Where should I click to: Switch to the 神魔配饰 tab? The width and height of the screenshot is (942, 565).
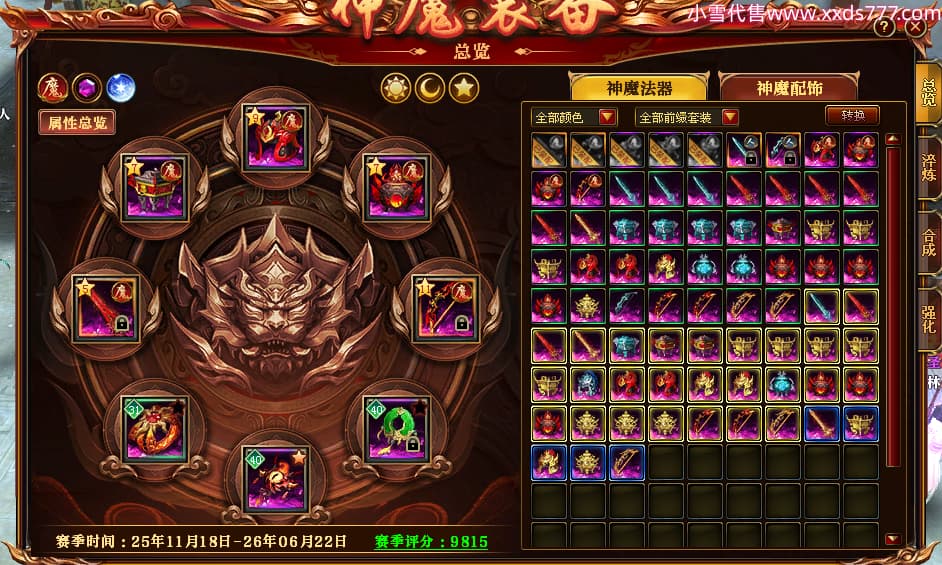789,87
